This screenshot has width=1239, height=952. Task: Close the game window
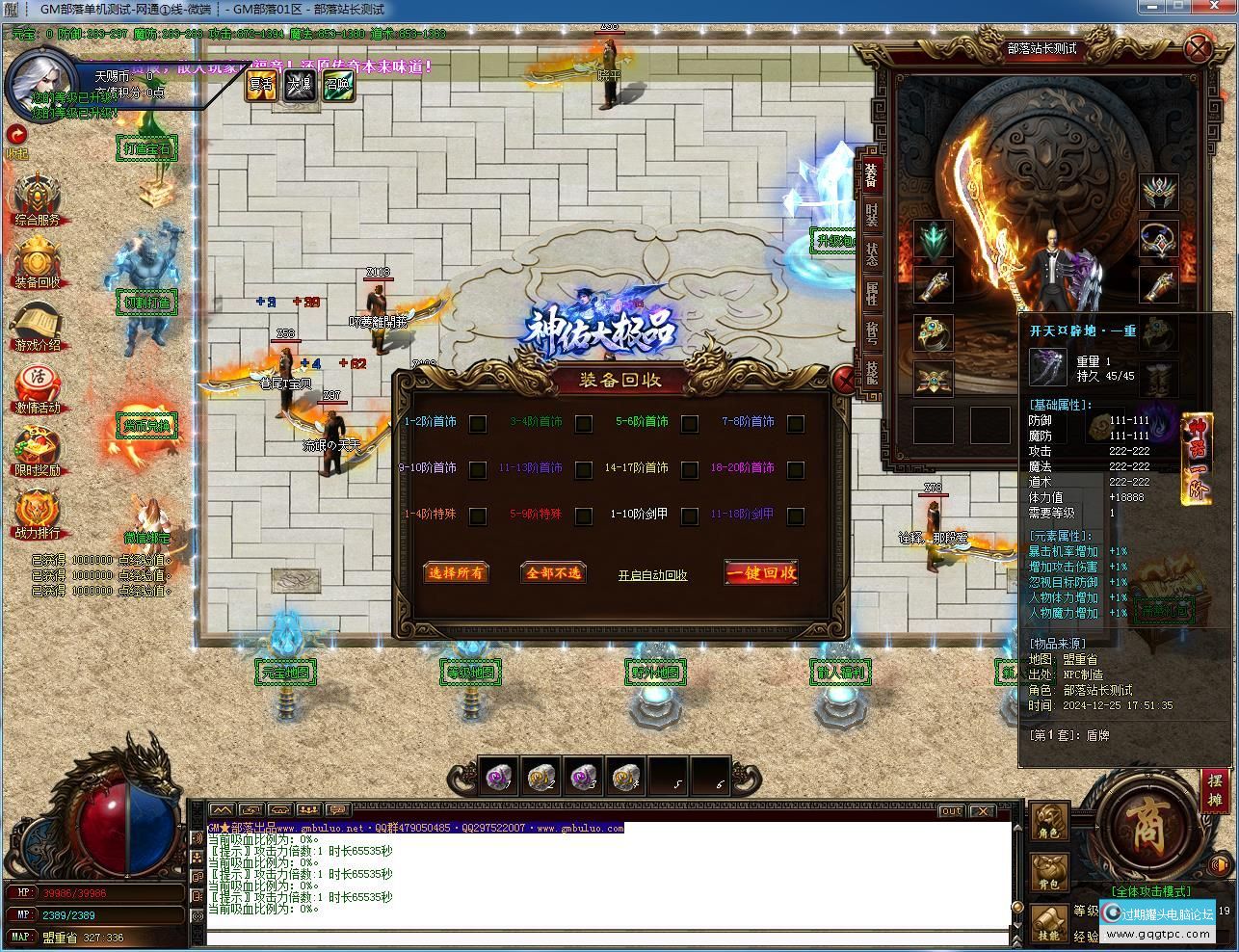coord(1219,8)
